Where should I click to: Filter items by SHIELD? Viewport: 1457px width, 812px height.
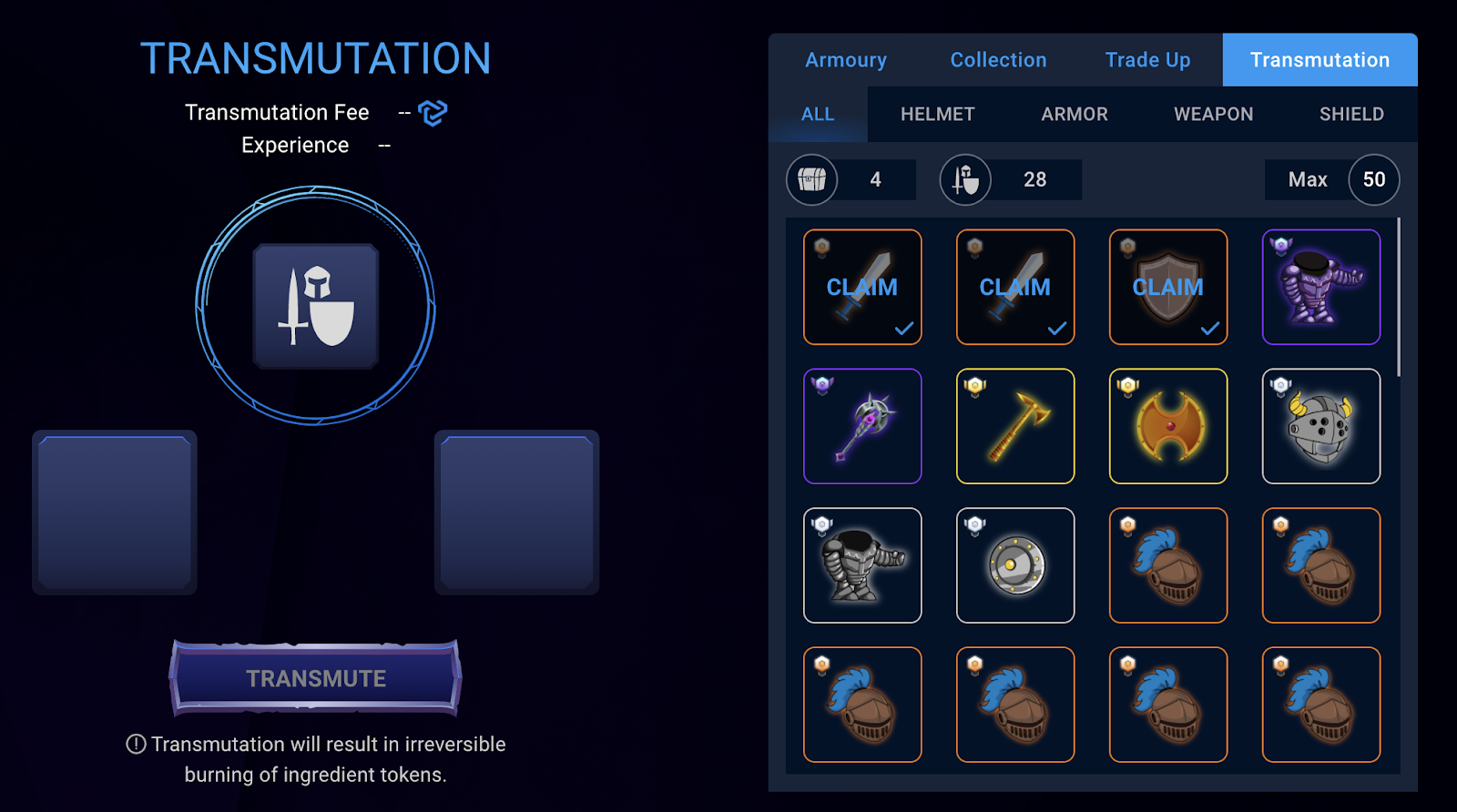point(1351,115)
